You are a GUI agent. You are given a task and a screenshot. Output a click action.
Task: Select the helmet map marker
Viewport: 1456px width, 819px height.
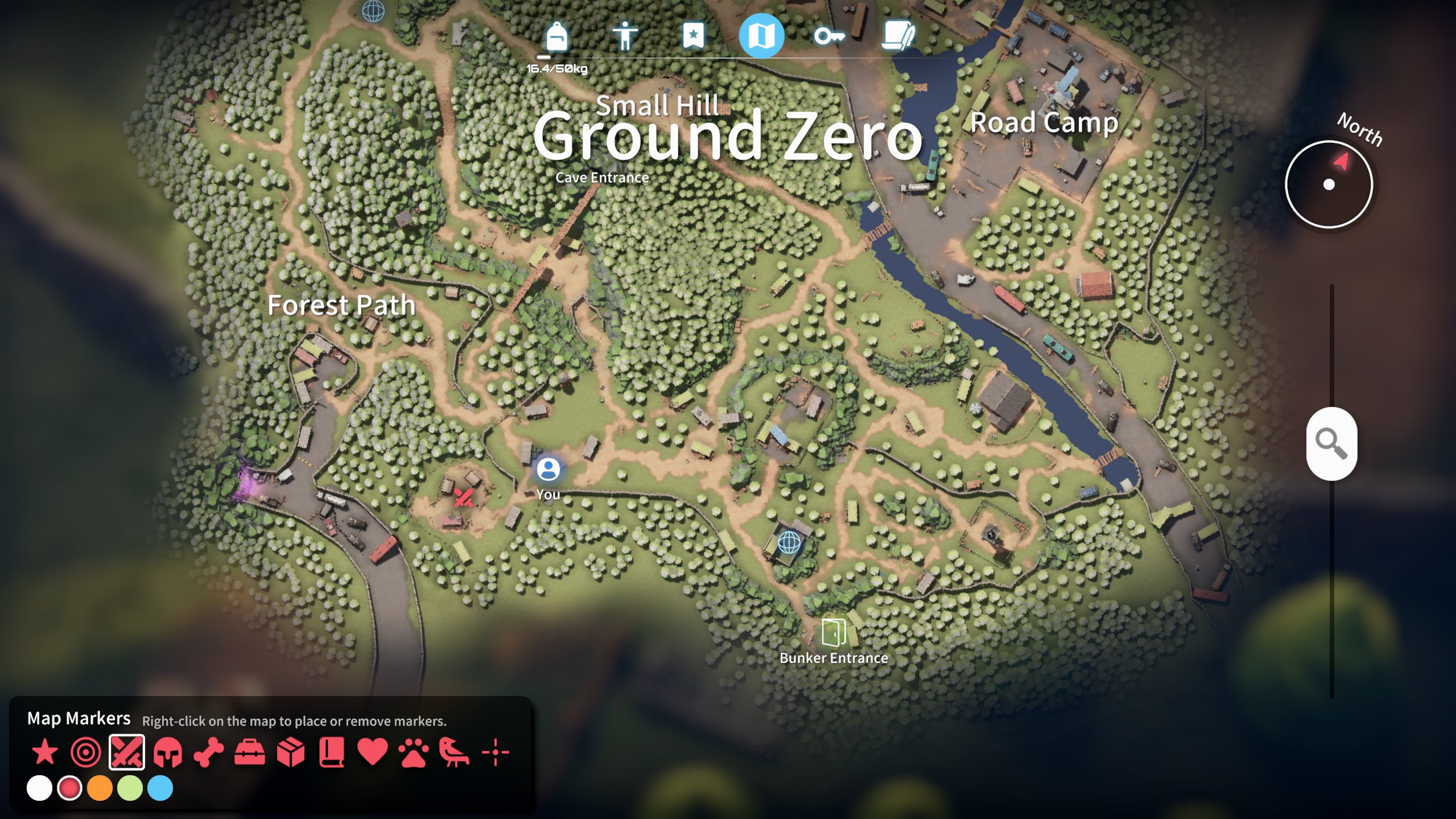tap(168, 752)
